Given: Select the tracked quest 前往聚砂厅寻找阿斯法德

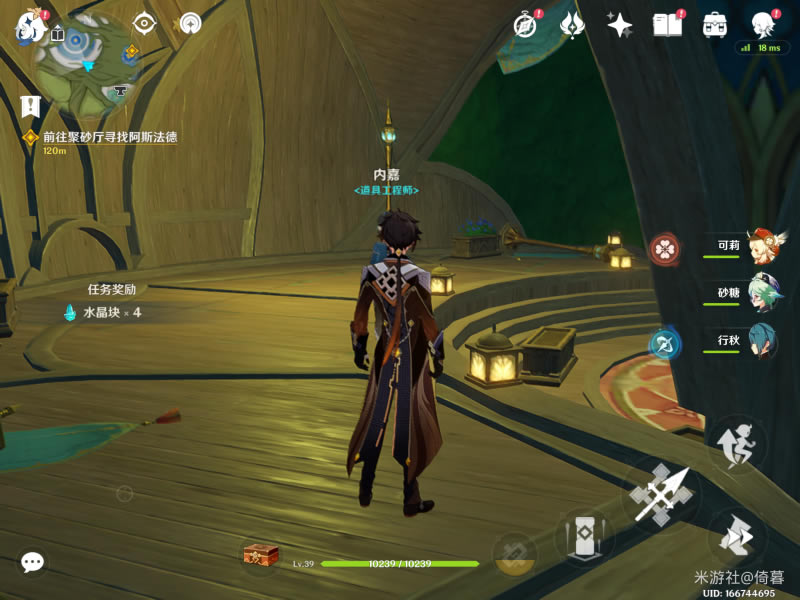Looking at the screenshot, I should point(109,137).
